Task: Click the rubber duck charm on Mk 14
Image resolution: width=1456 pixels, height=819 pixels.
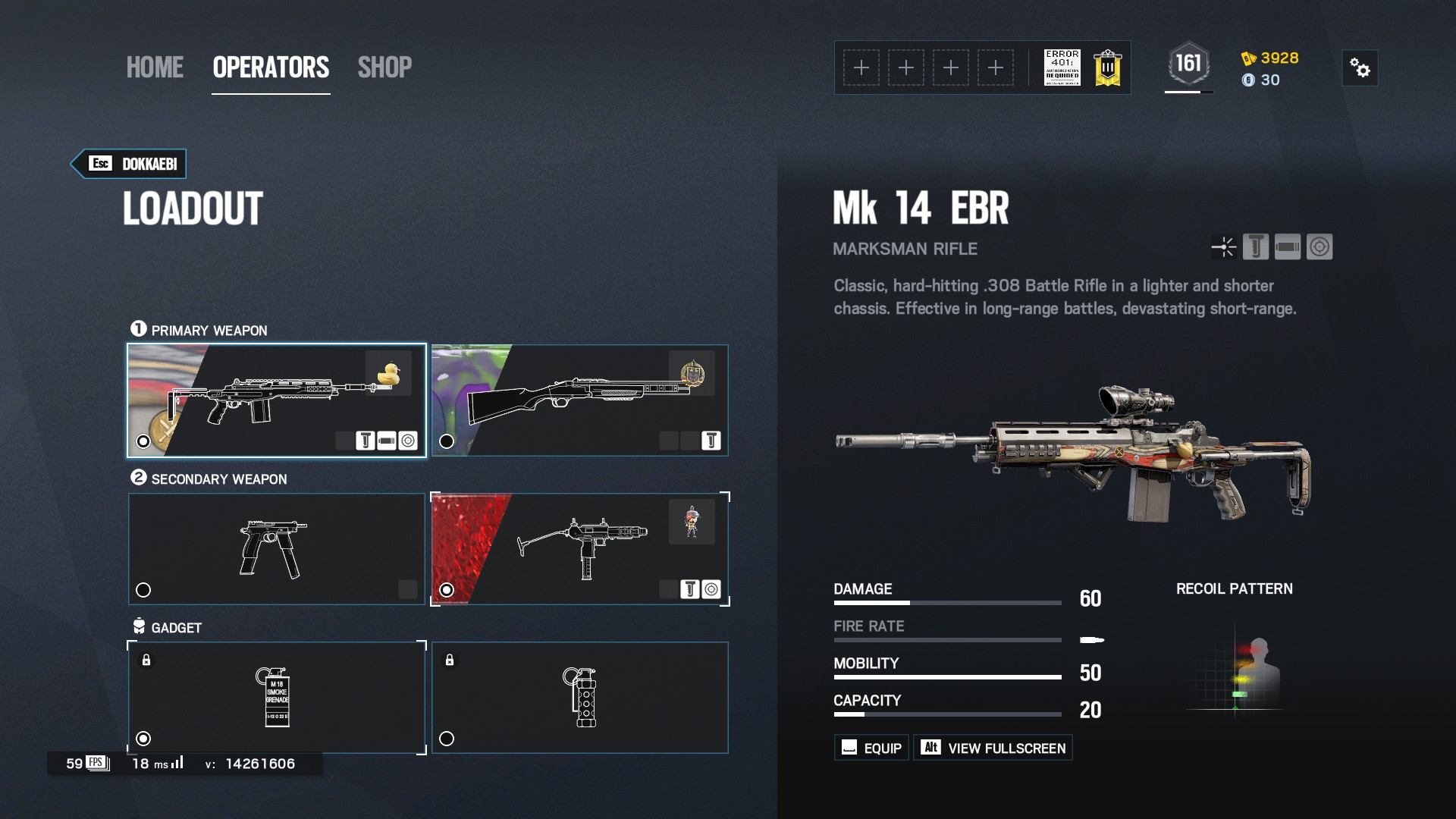Action: pos(388,373)
